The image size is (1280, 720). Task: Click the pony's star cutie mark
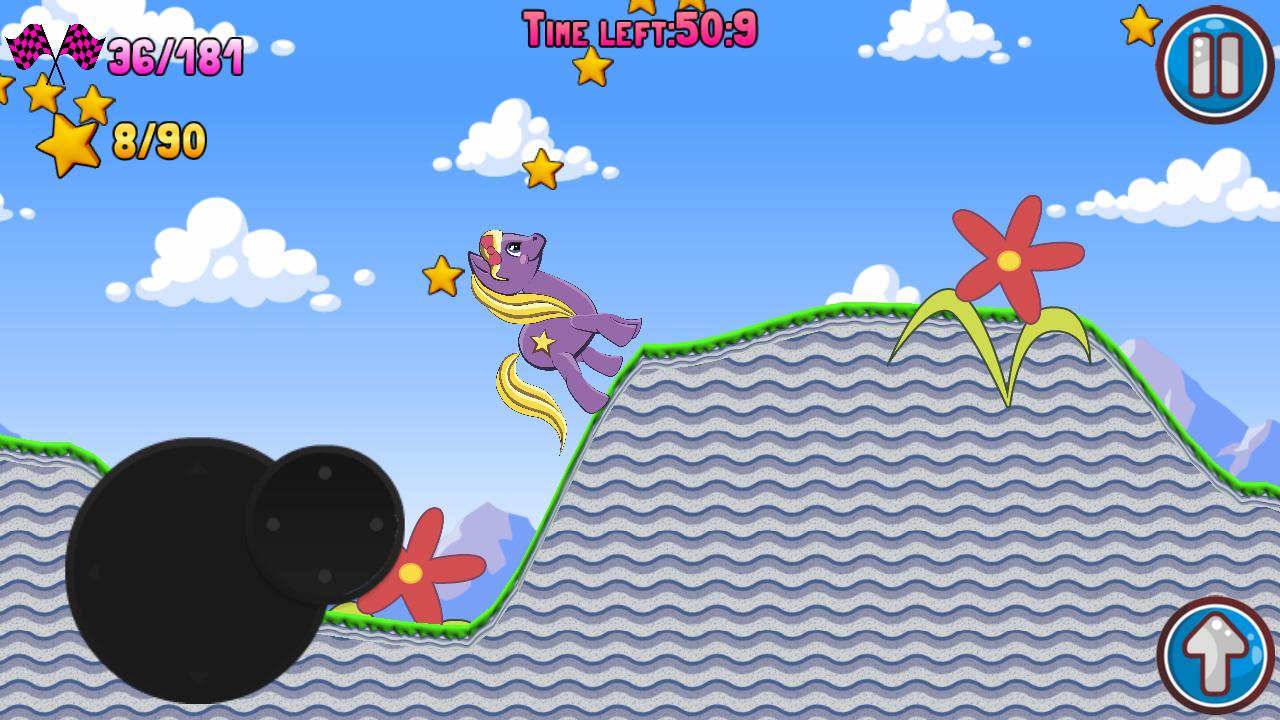(x=541, y=341)
